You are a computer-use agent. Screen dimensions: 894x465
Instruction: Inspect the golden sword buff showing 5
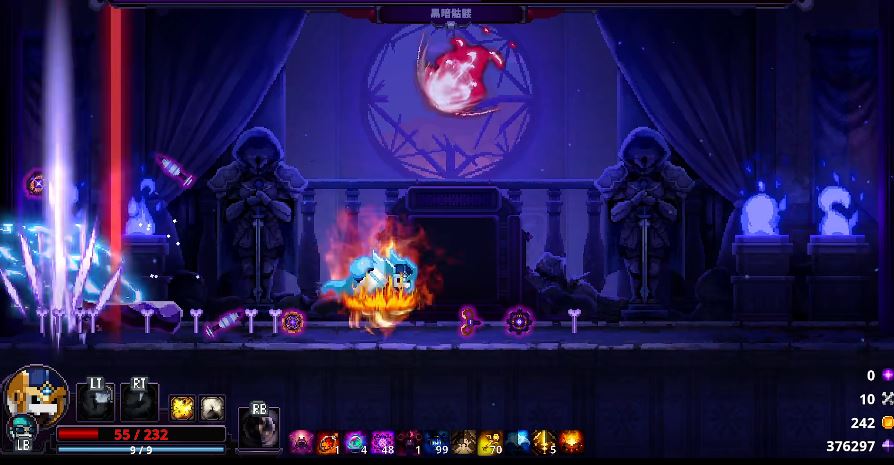point(544,440)
